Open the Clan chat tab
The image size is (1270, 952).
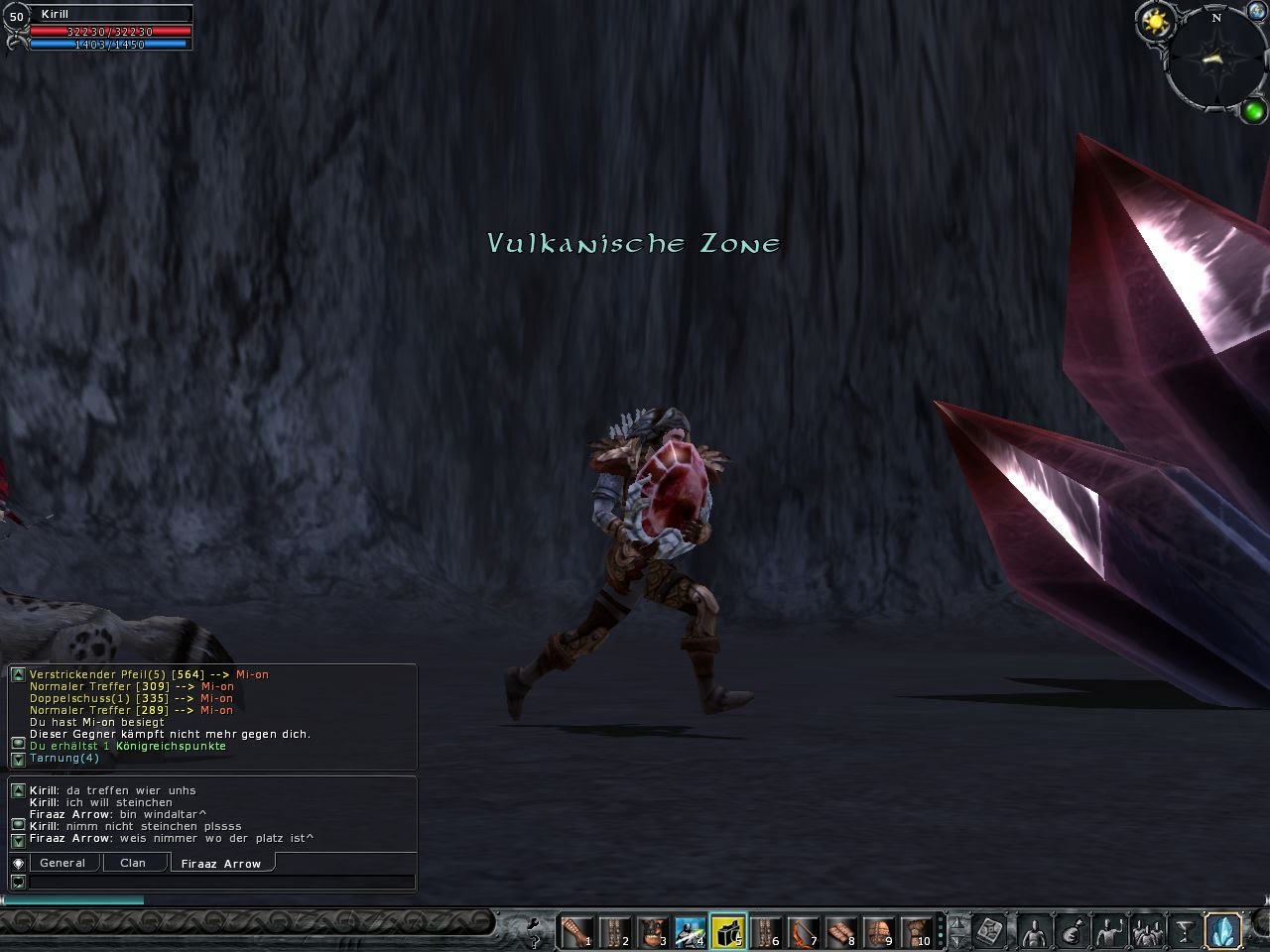[133, 863]
